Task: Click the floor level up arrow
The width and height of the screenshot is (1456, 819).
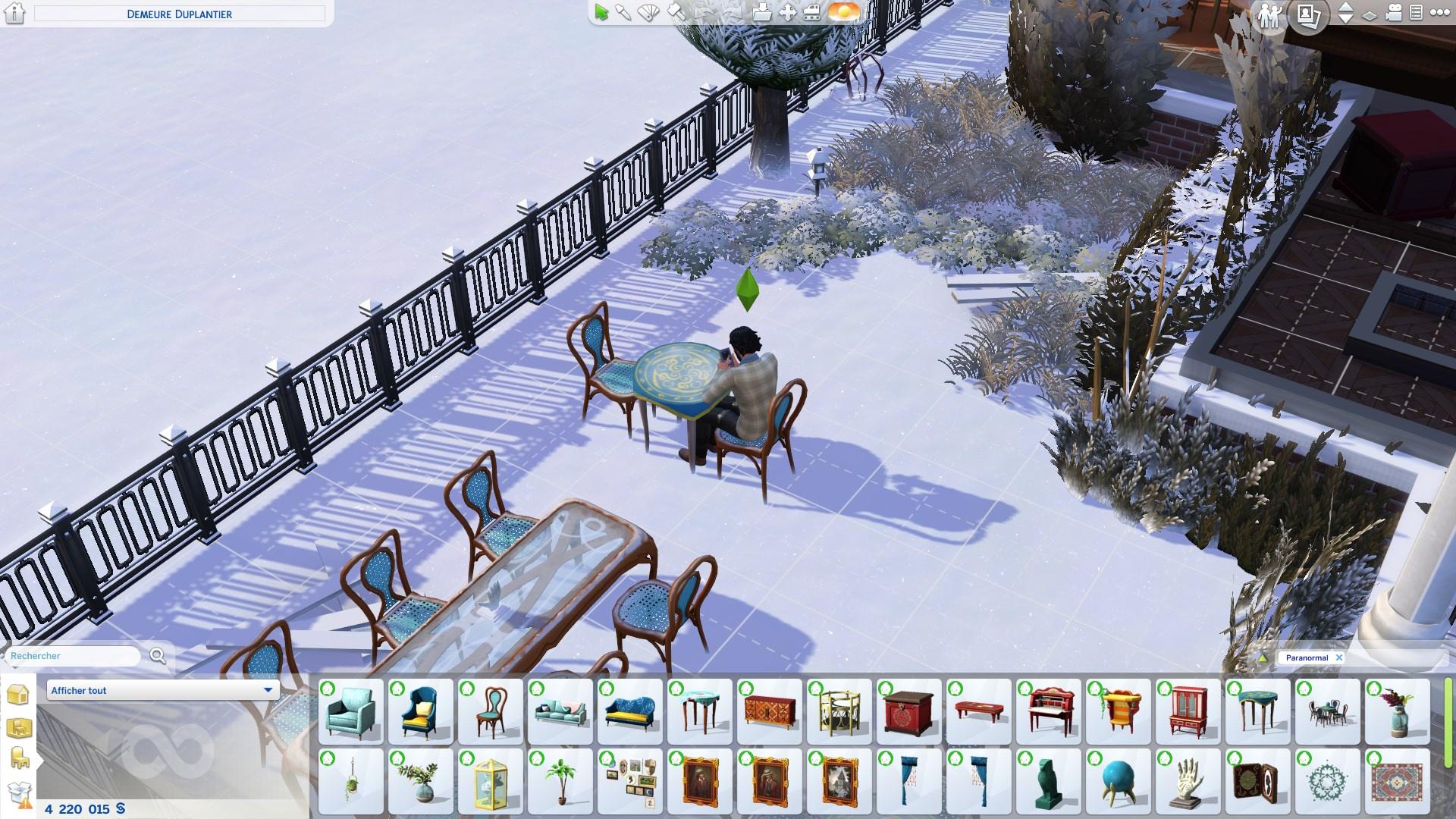Action: coord(1345,8)
